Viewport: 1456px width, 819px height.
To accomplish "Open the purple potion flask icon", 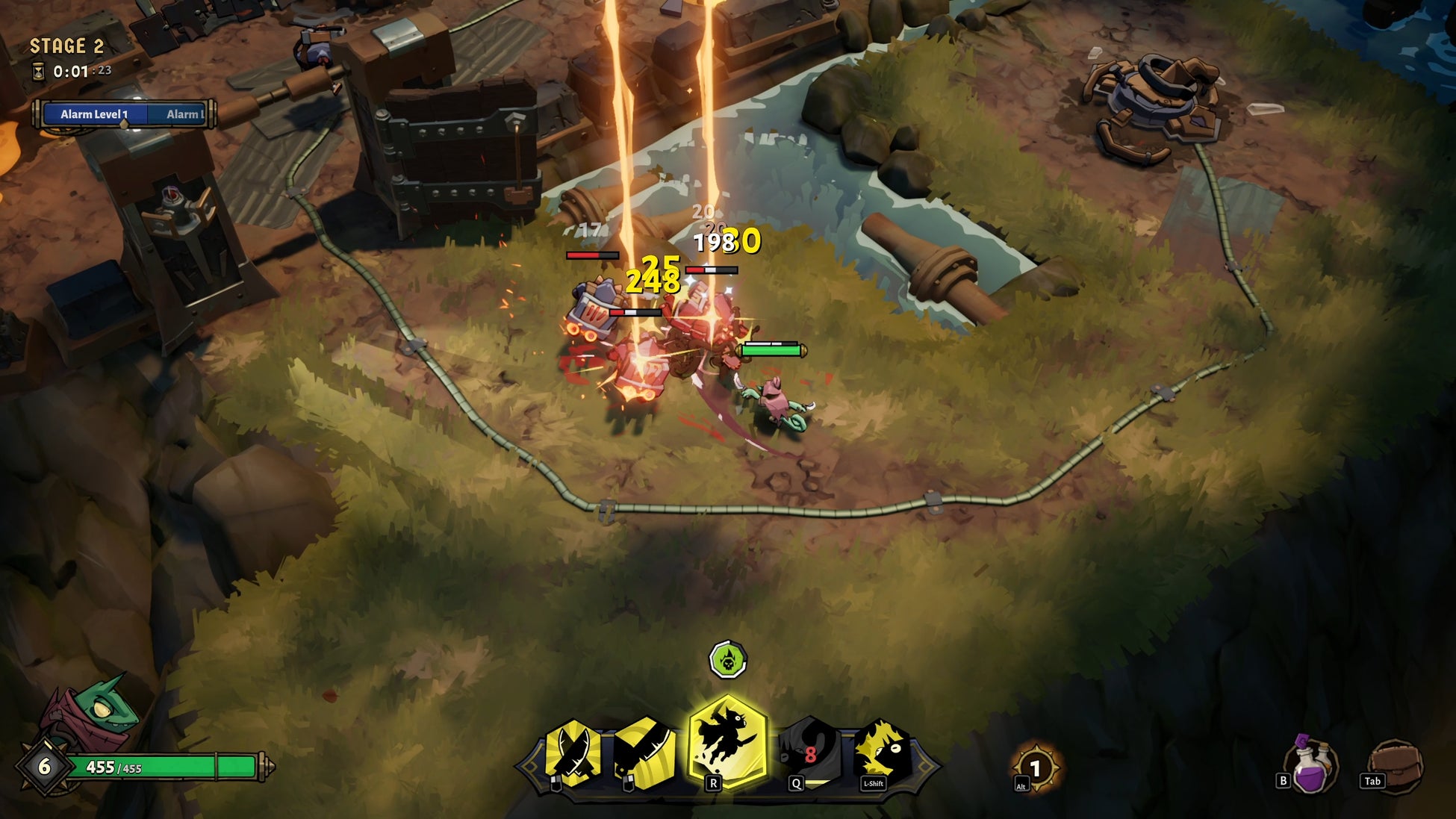I will [x=1313, y=767].
